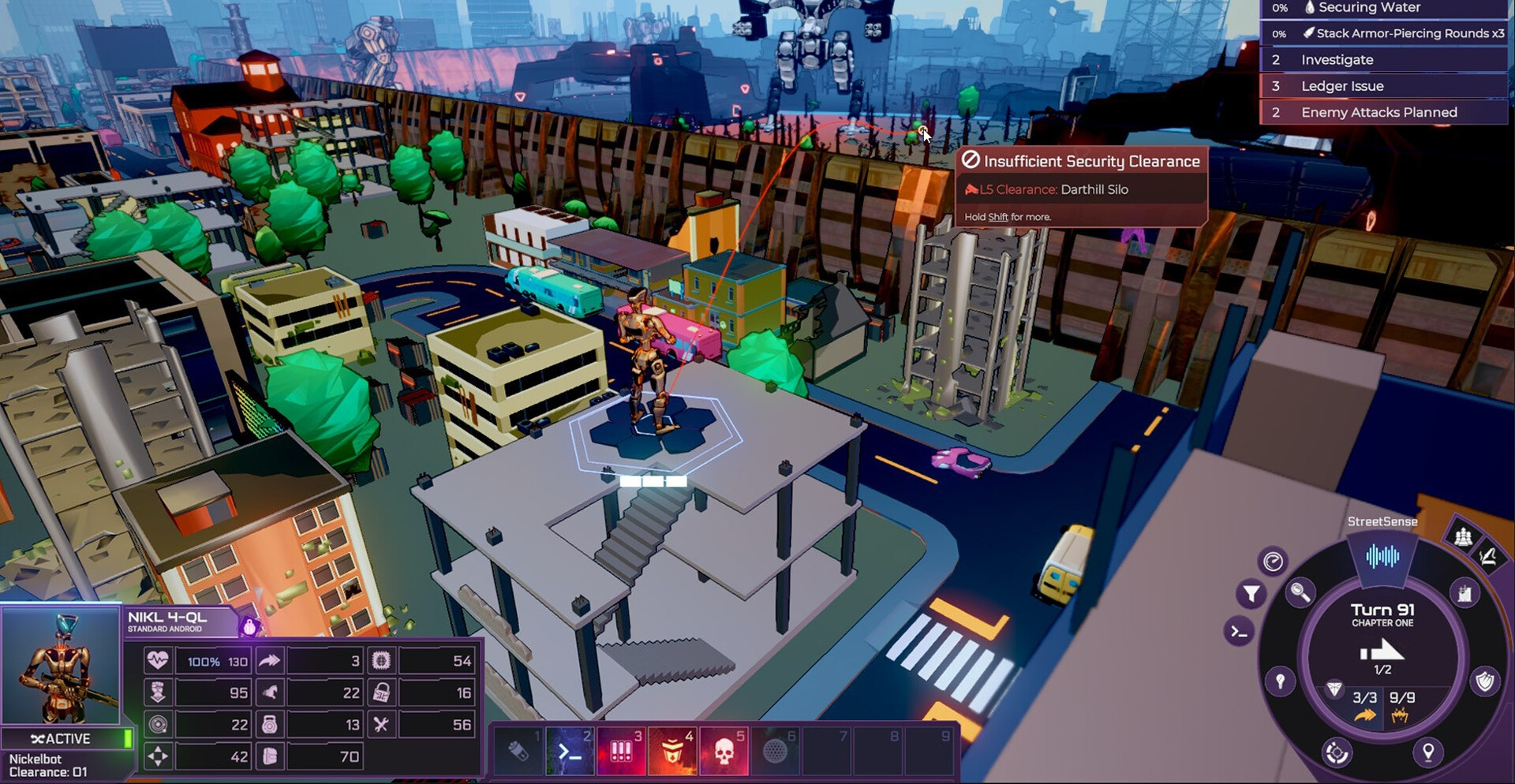
Task: Open the funnel filter button
Action: [x=1251, y=593]
